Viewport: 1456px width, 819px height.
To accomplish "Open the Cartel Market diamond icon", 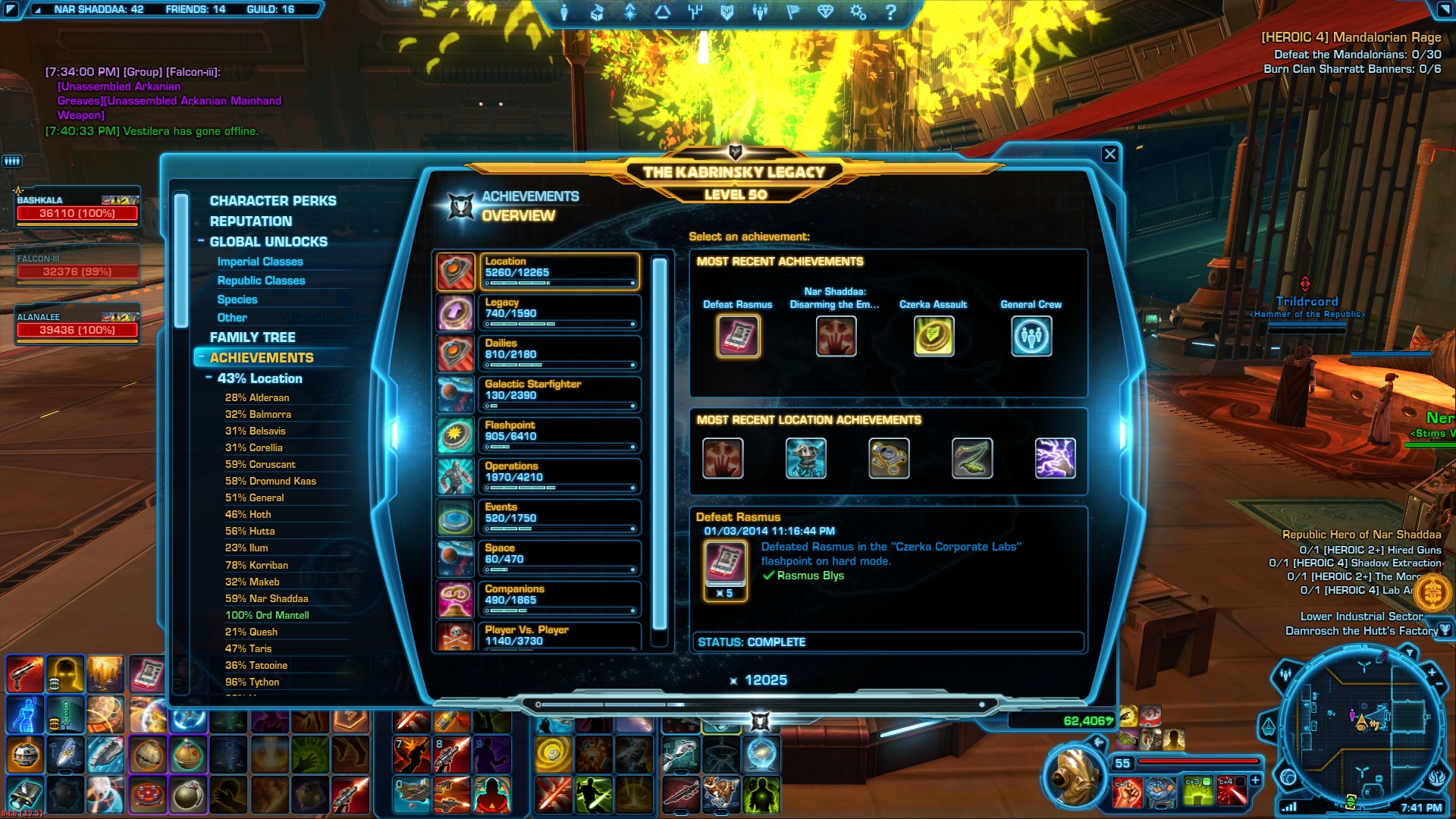I will pyautogui.click(x=825, y=11).
